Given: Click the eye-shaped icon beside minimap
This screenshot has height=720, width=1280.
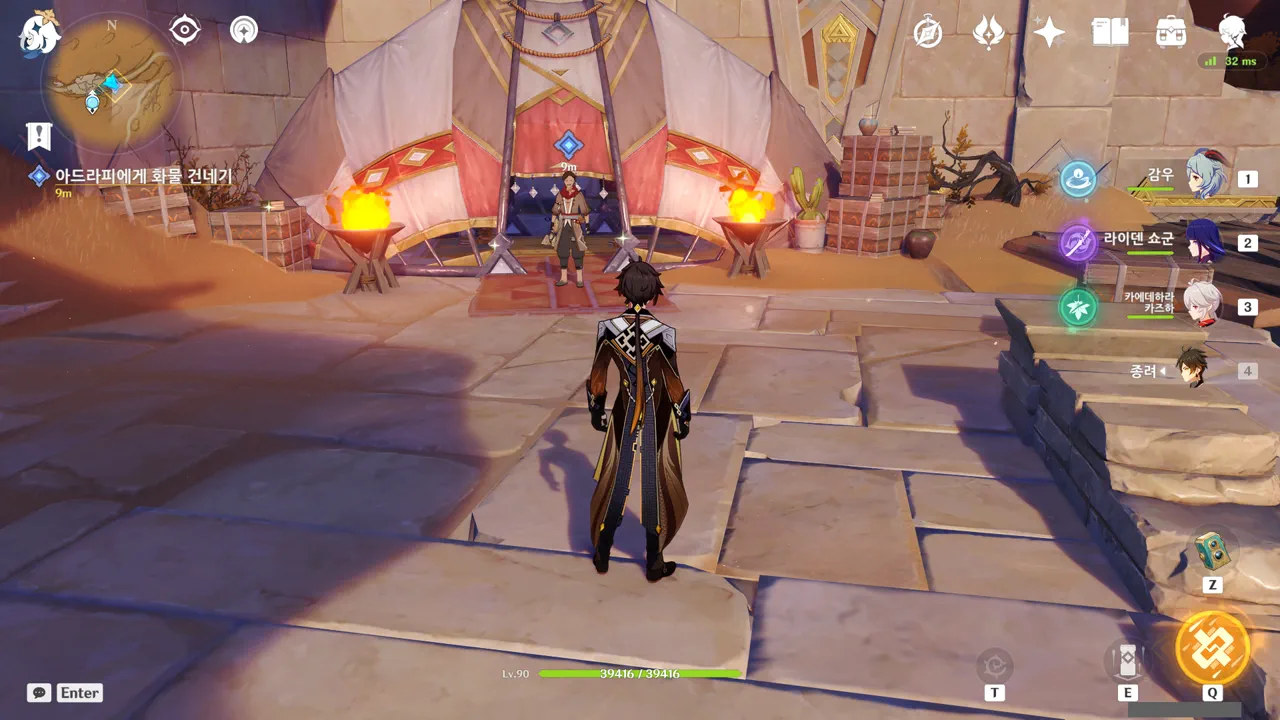Looking at the screenshot, I should [x=185, y=31].
